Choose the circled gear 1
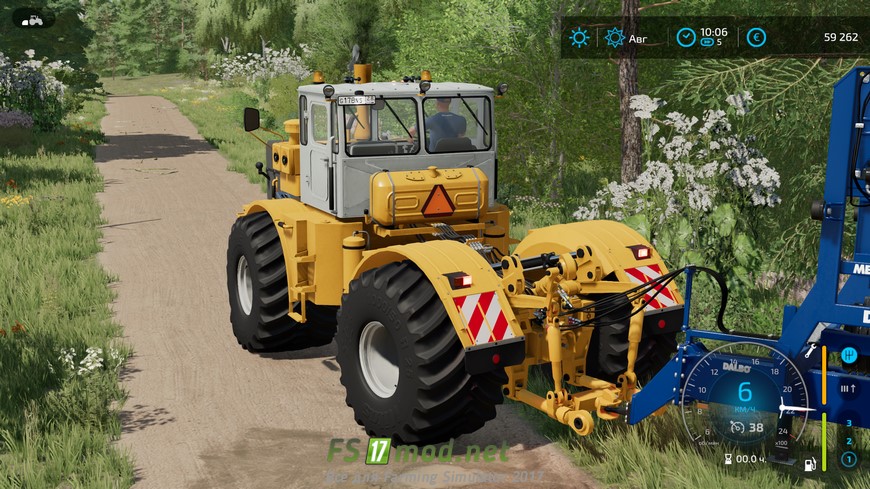Viewport: 870px width, 489px height. tap(848, 459)
